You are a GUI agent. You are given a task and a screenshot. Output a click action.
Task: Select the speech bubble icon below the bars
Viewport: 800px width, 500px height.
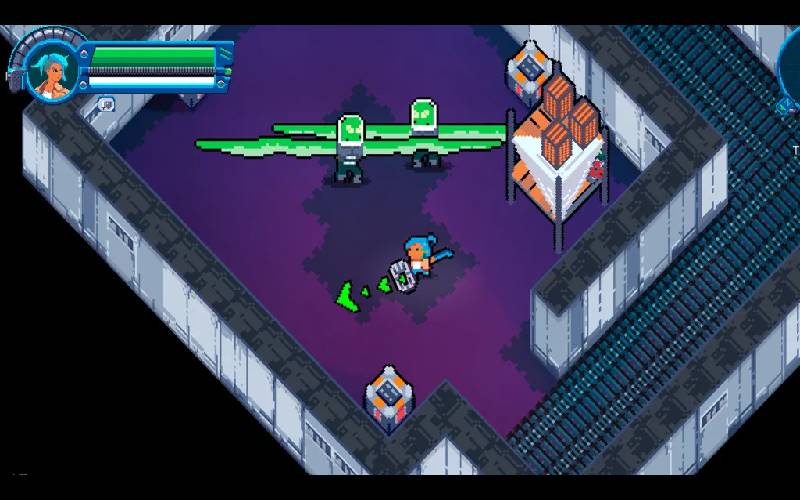click(107, 103)
